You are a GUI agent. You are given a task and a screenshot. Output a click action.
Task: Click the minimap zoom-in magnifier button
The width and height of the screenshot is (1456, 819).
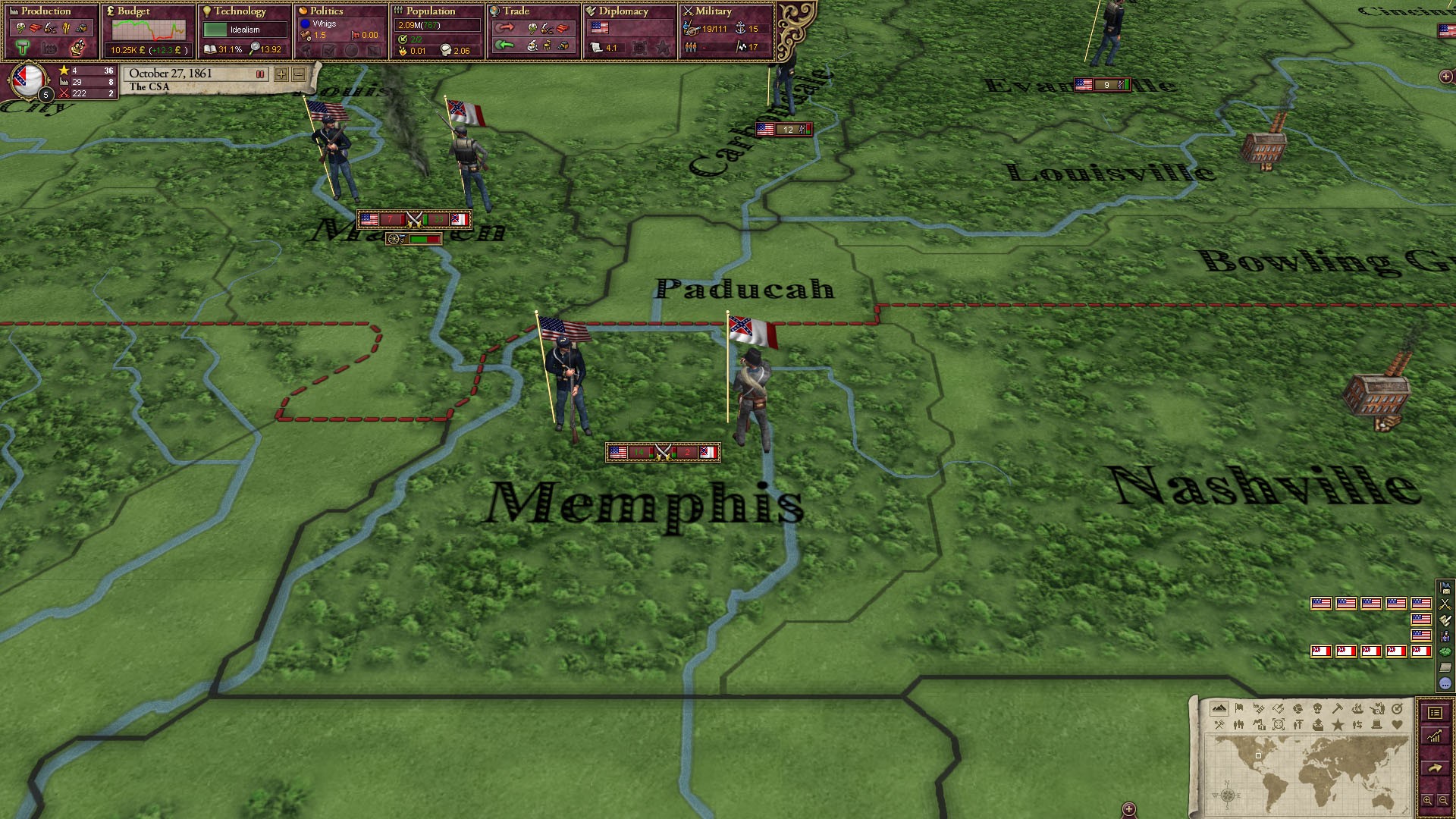(x=1428, y=800)
